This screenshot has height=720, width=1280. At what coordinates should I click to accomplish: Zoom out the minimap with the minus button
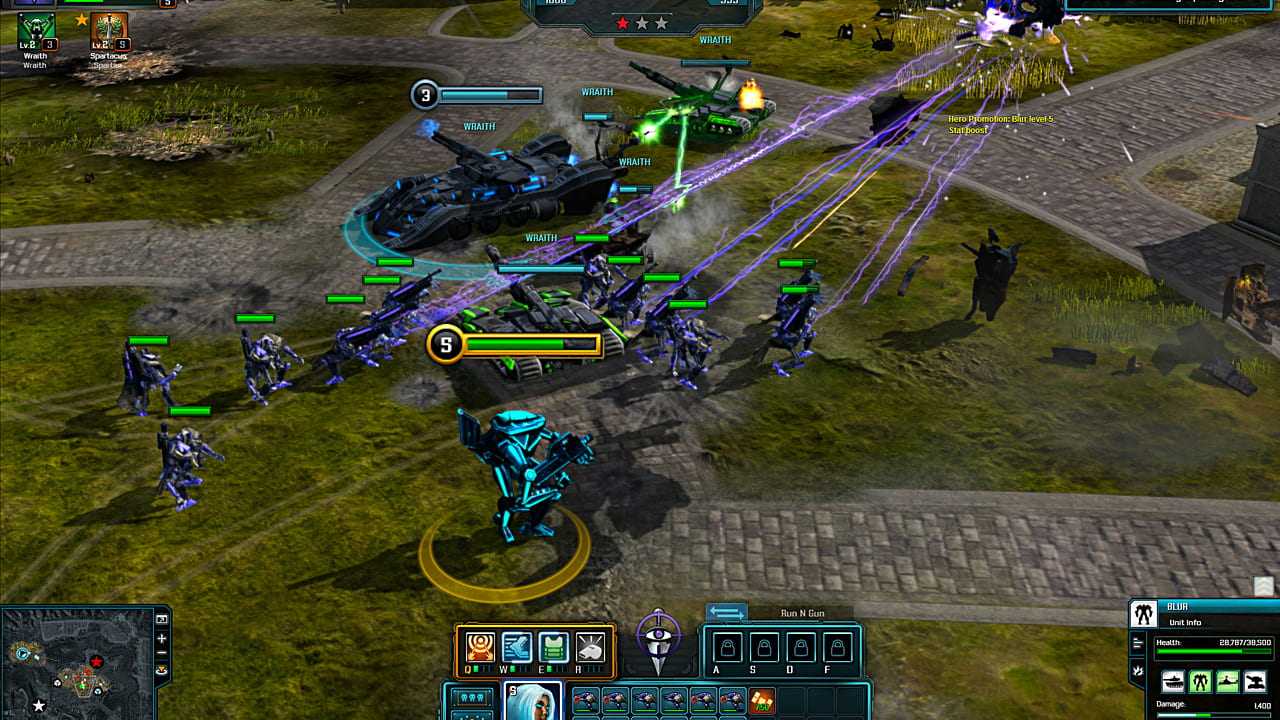click(162, 654)
